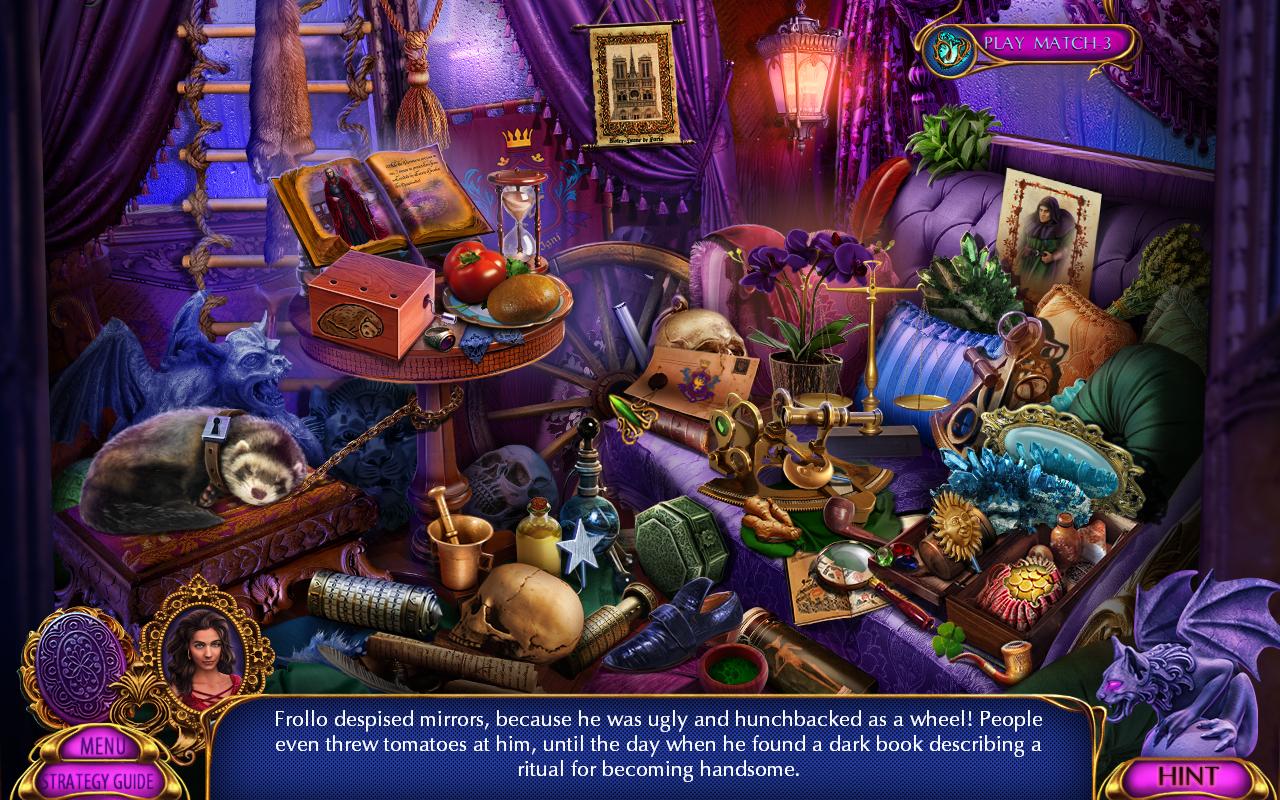
Task: Click the PLAY MATCH 3 button
Action: [x=1043, y=44]
